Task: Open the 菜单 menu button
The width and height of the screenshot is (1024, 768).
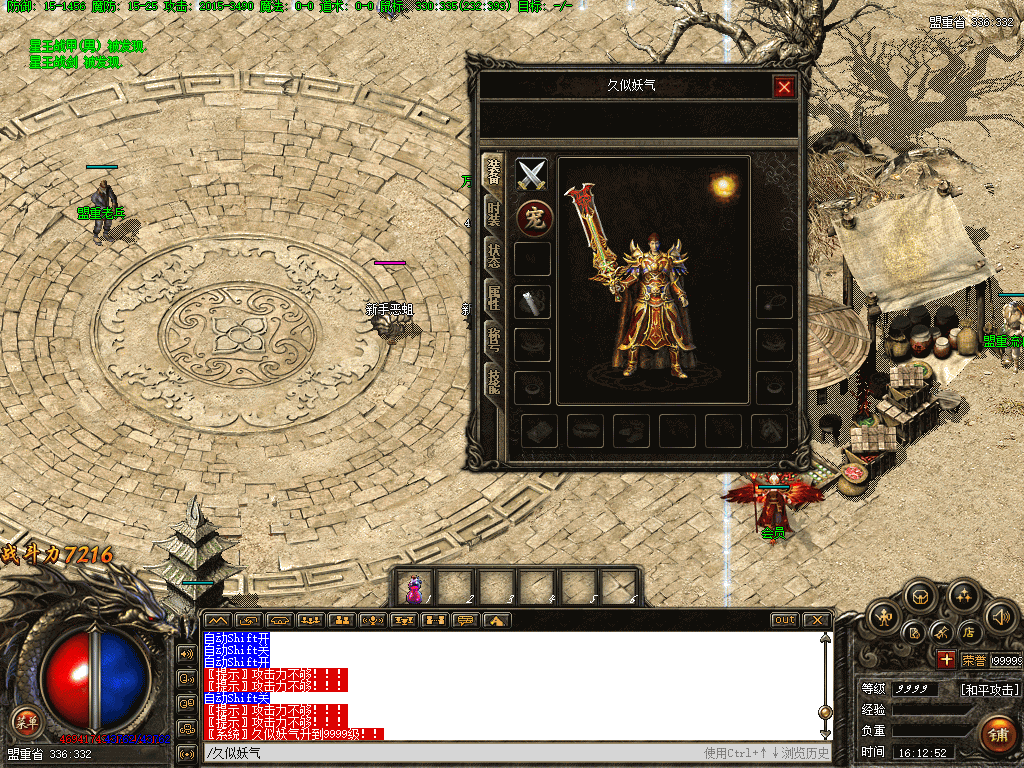Action: coord(26,721)
